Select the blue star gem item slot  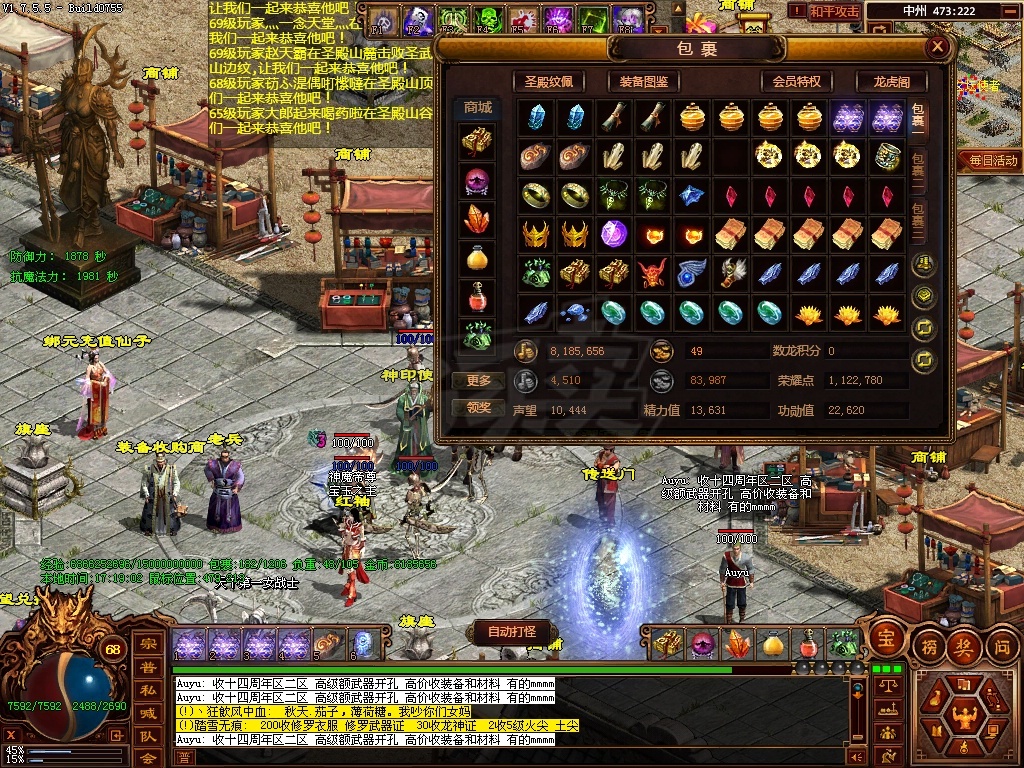692,195
